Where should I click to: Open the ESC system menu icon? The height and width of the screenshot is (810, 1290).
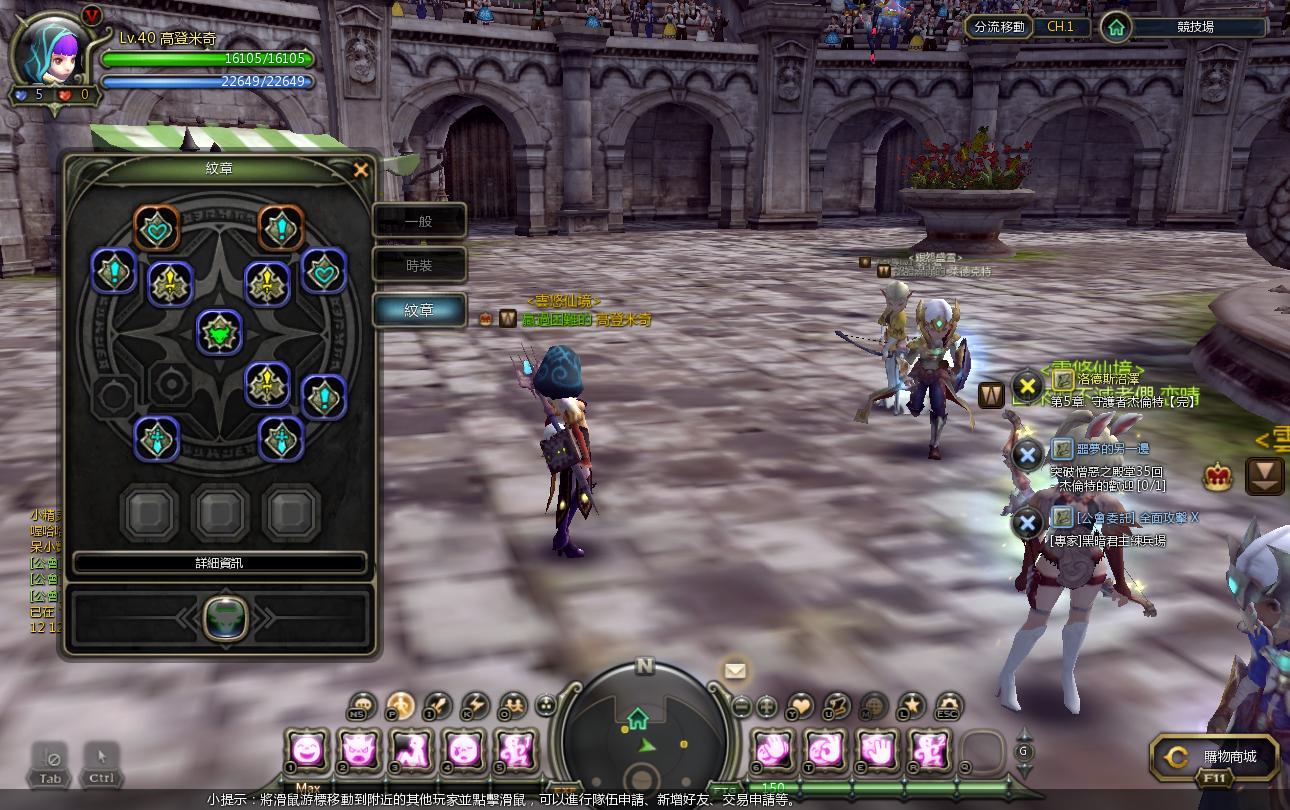947,705
